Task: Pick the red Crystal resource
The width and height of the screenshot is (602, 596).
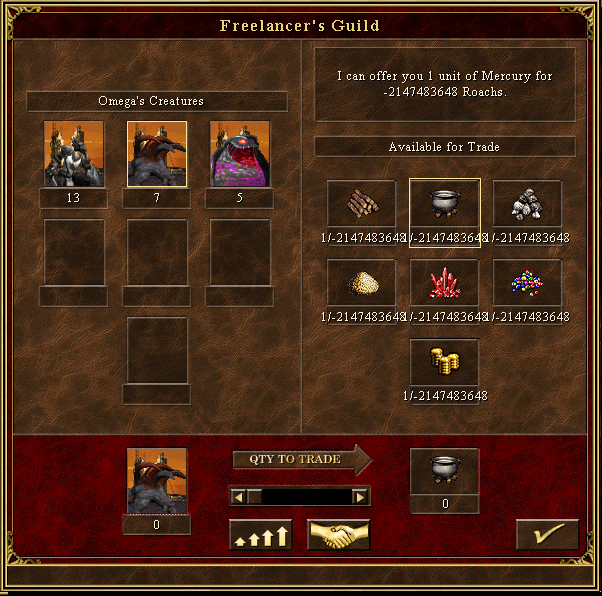Action: [x=445, y=283]
